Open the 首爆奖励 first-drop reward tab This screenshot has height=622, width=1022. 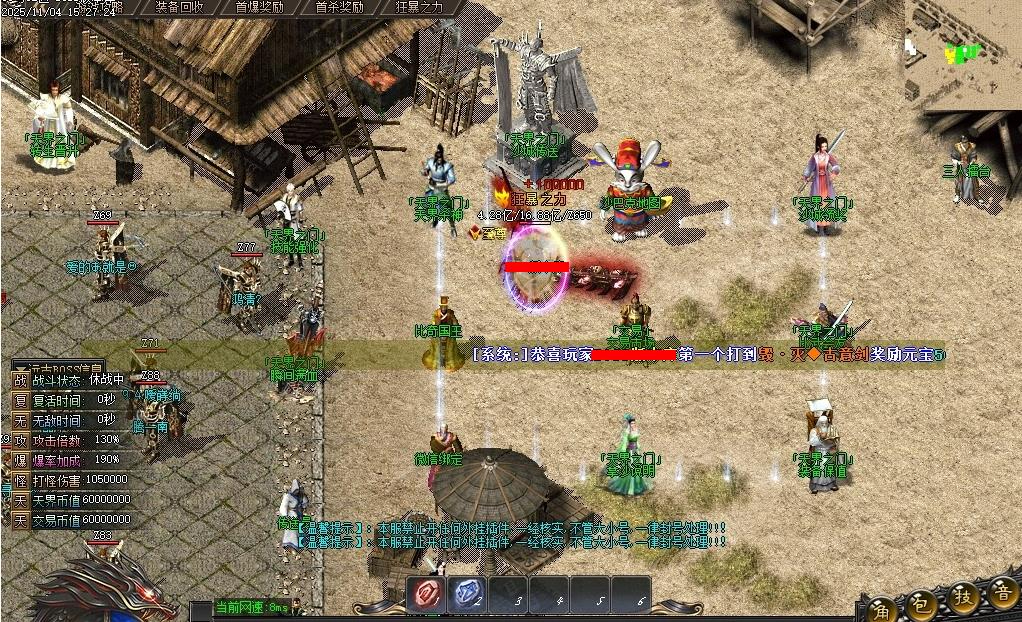(x=260, y=6)
